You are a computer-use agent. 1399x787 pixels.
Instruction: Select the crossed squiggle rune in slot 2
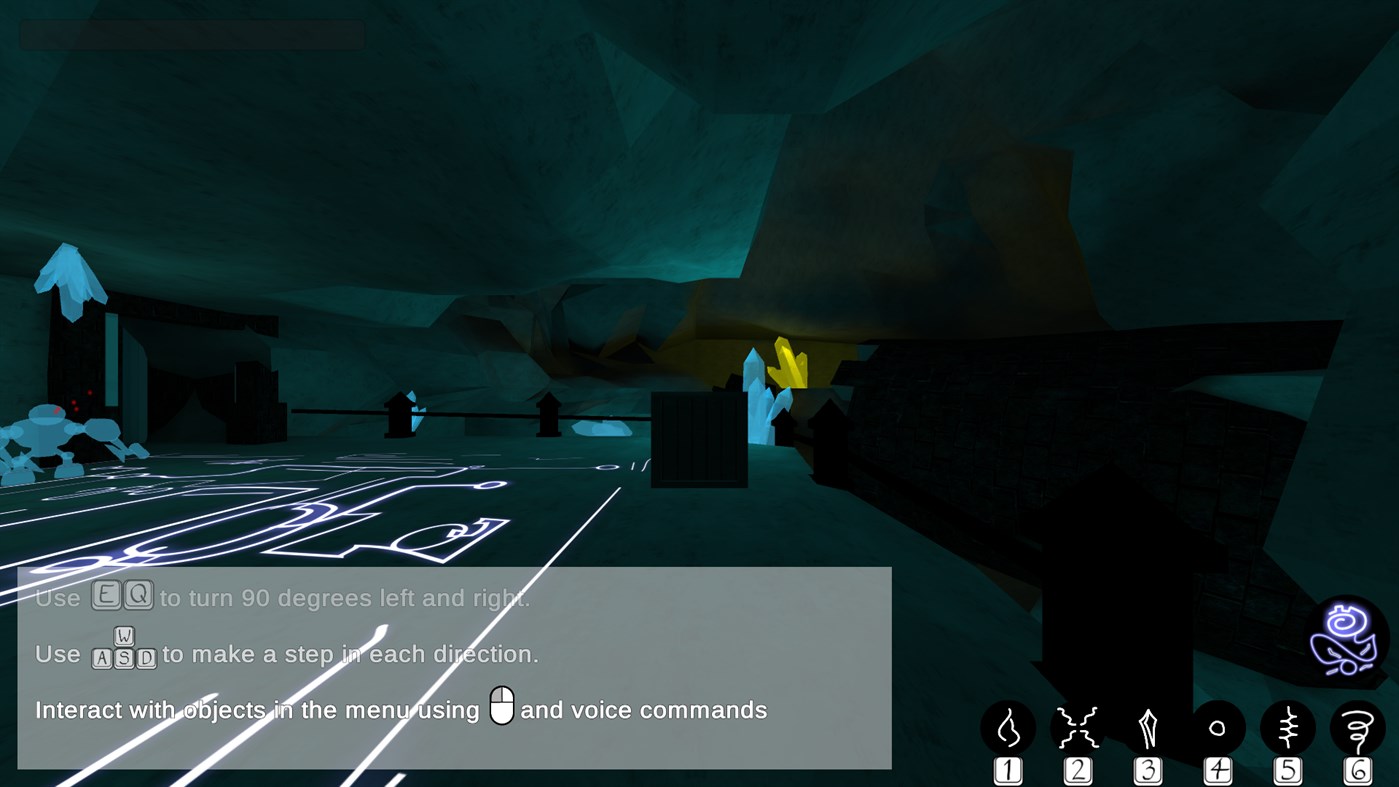(x=1077, y=726)
